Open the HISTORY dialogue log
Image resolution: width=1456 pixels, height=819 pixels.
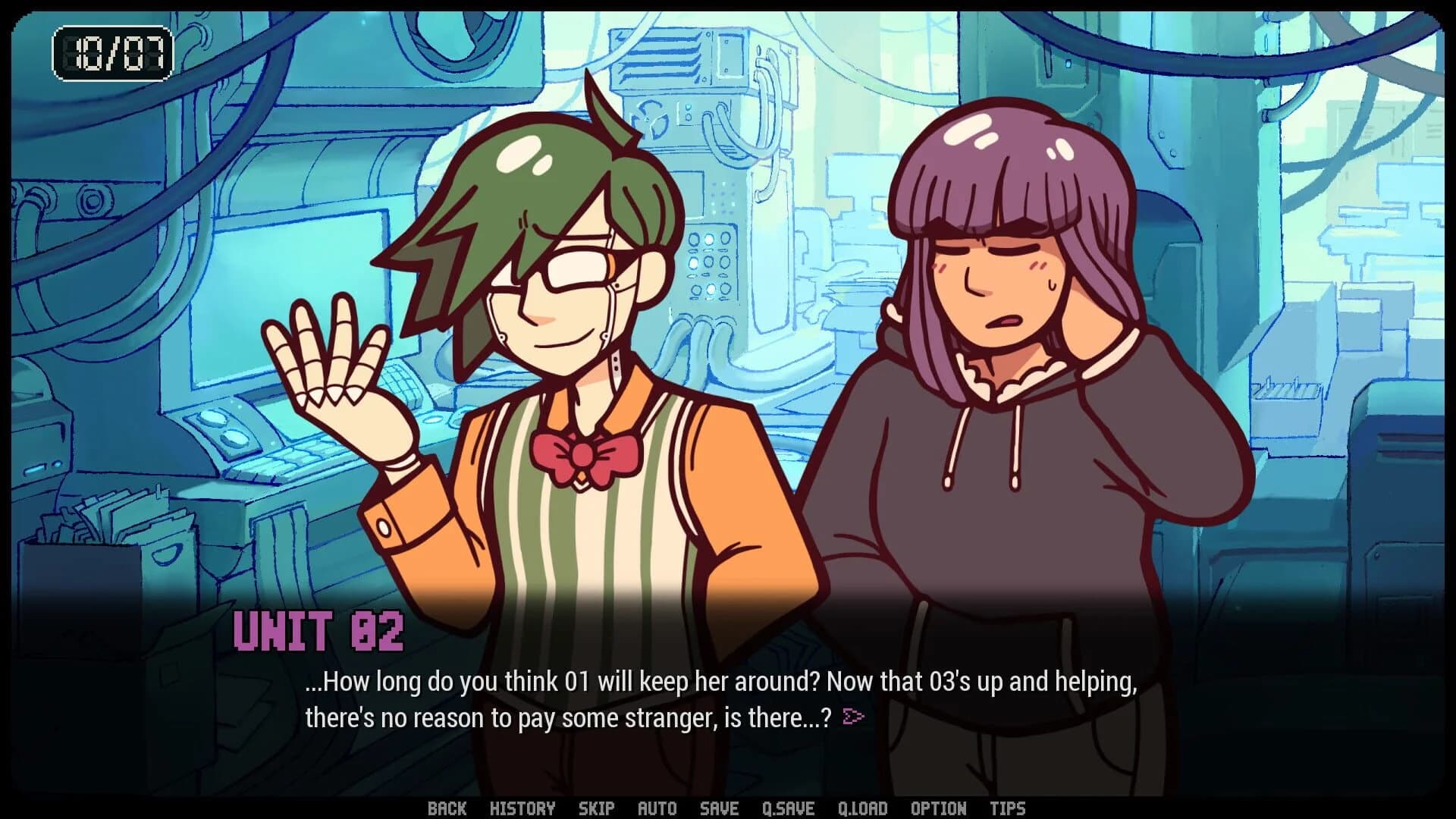[x=524, y=808]
